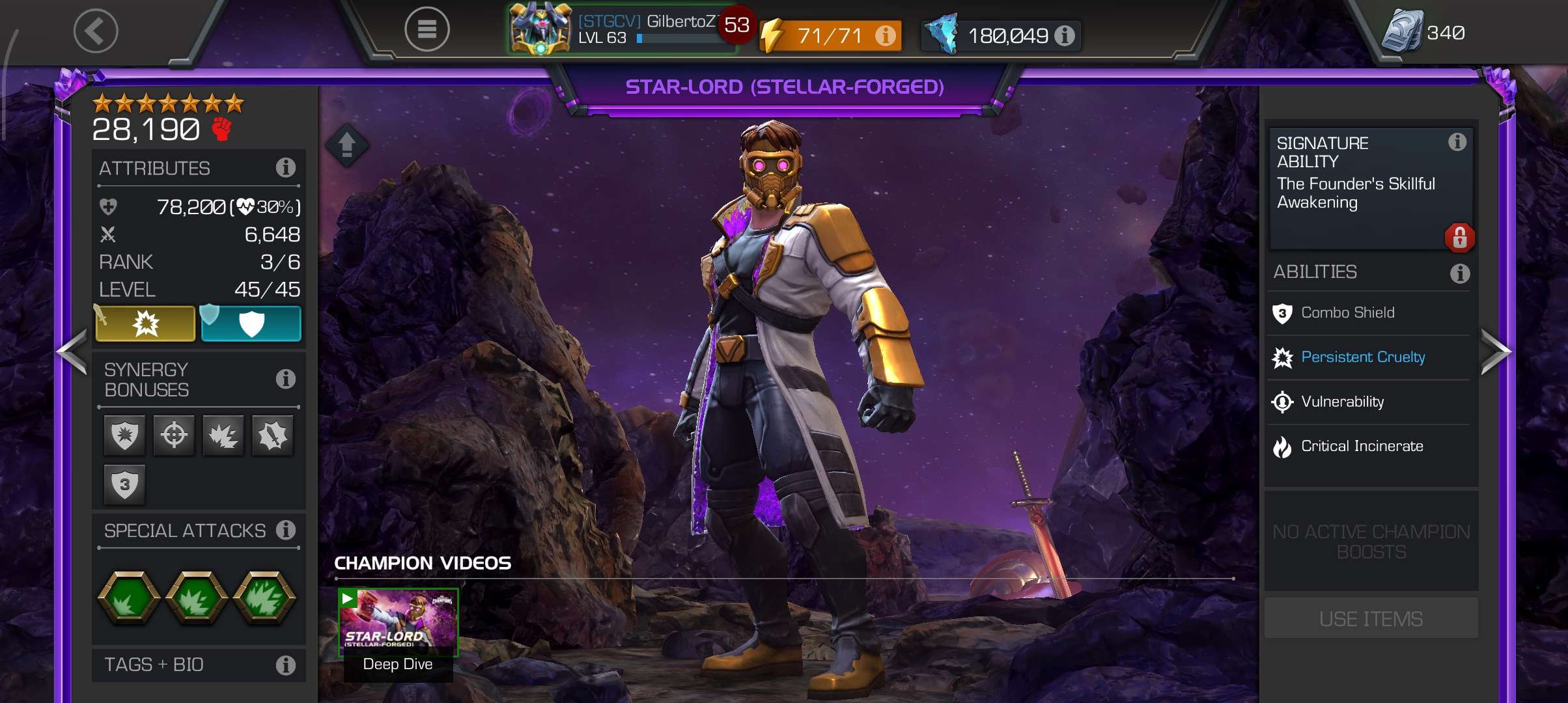View Signature Ability info
This screenshot has width=1568, height=703.
coord(1457,142)
